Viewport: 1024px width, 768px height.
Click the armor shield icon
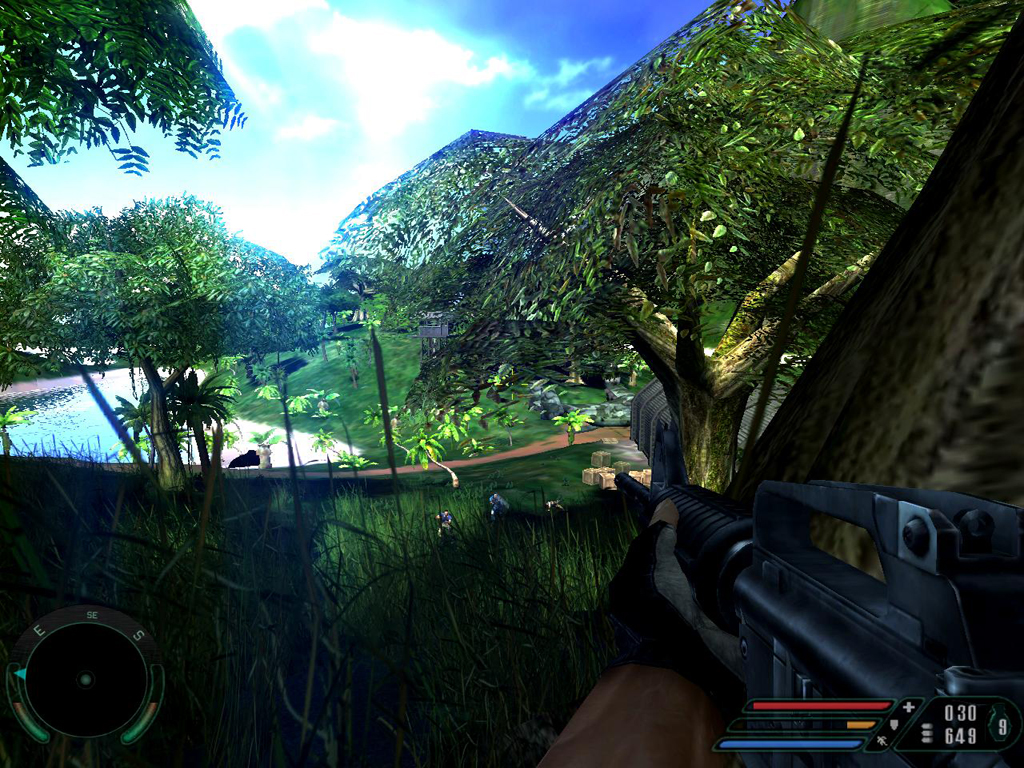click(894, 724)
